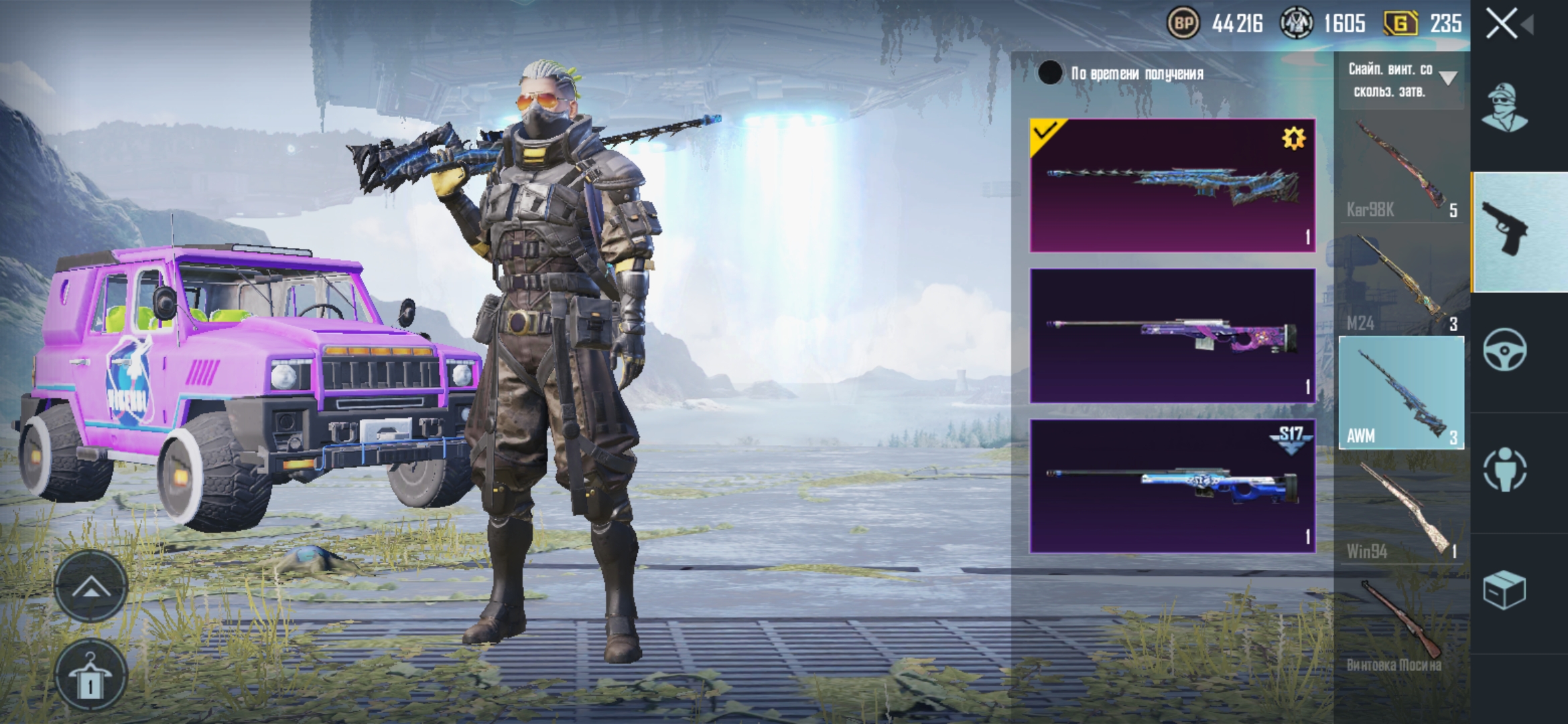Pick the S17 blue AWM skin
1568x724 pixels.
[x=1172, y=486]
